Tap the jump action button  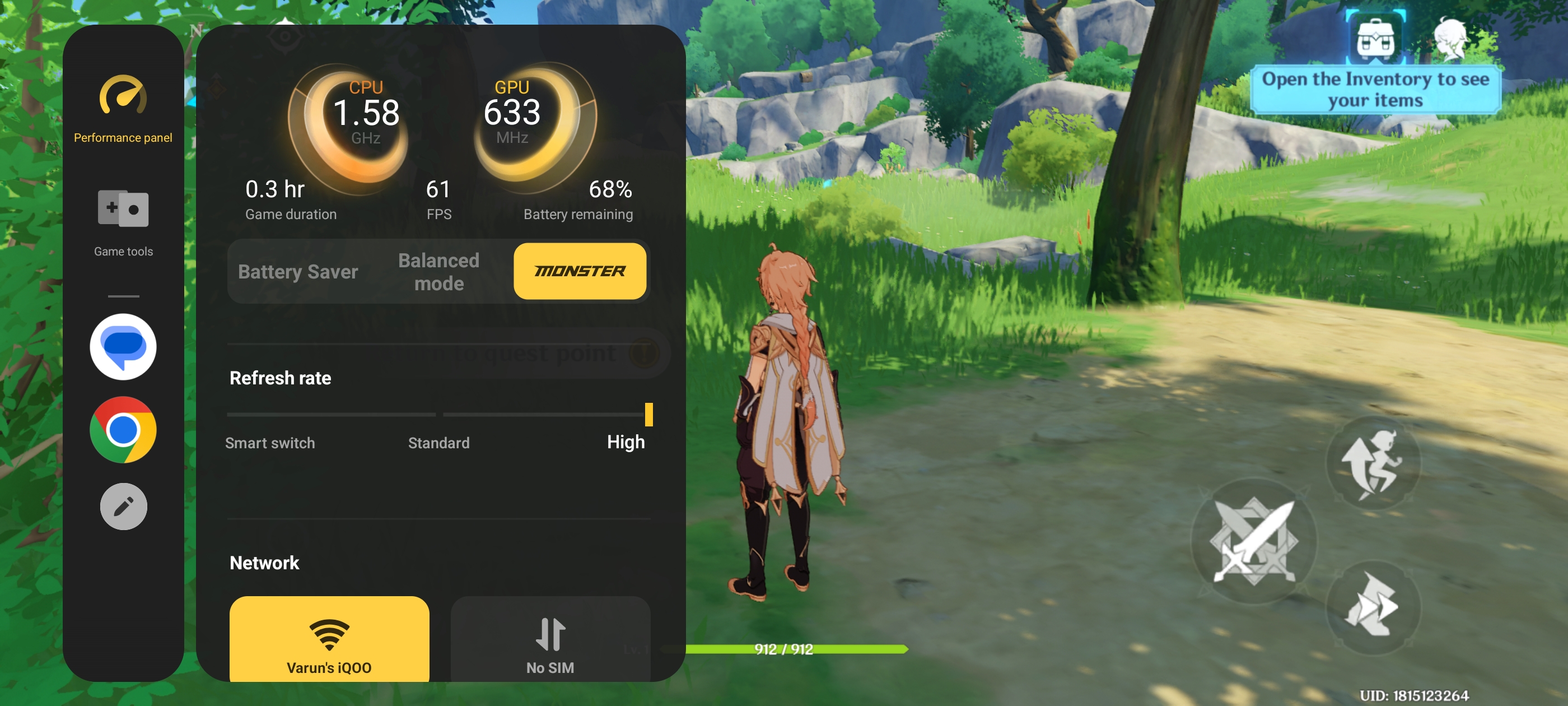tap(1373, 463)
